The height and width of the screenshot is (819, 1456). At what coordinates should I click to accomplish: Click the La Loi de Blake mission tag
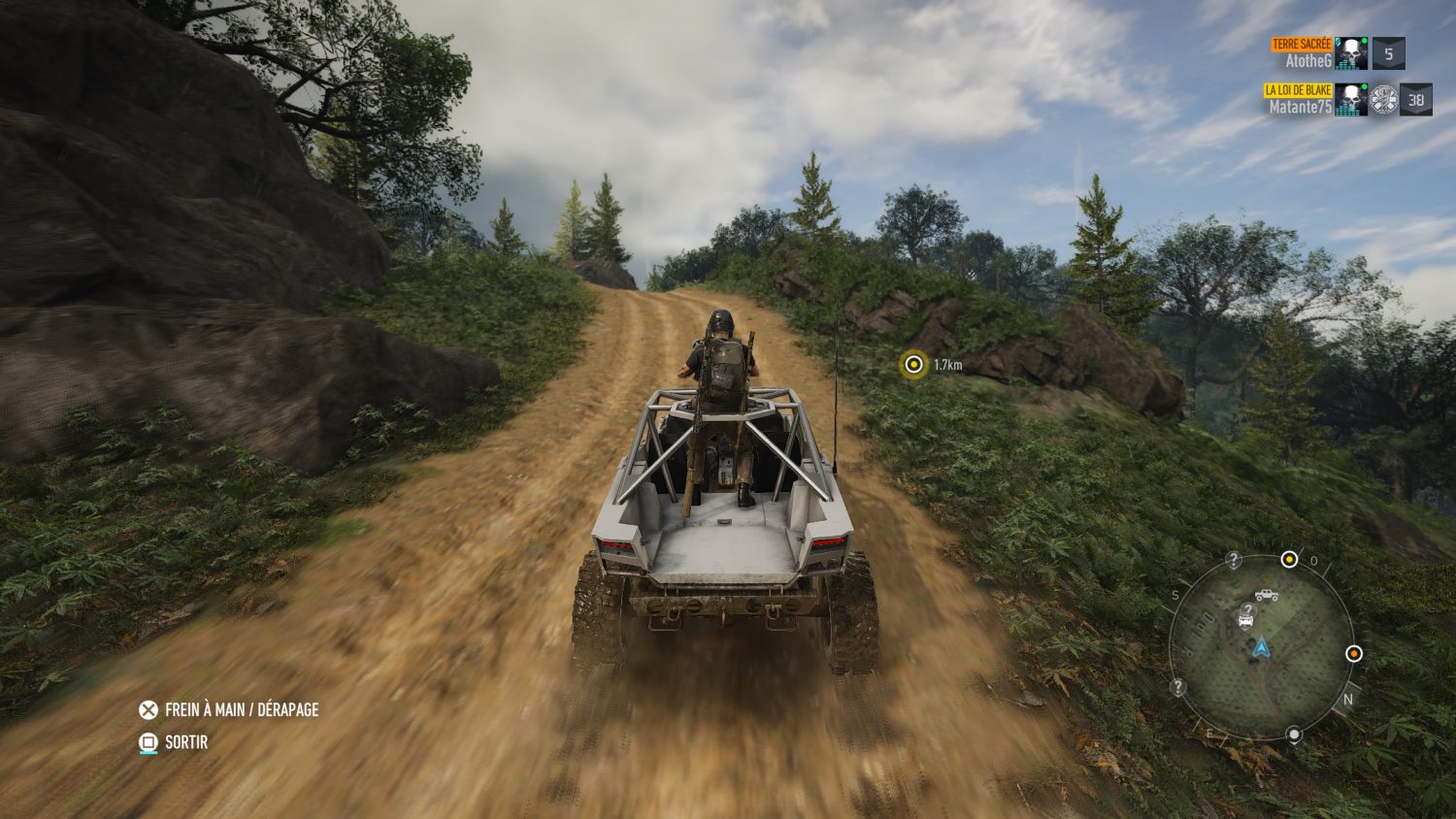point(1297,90)
